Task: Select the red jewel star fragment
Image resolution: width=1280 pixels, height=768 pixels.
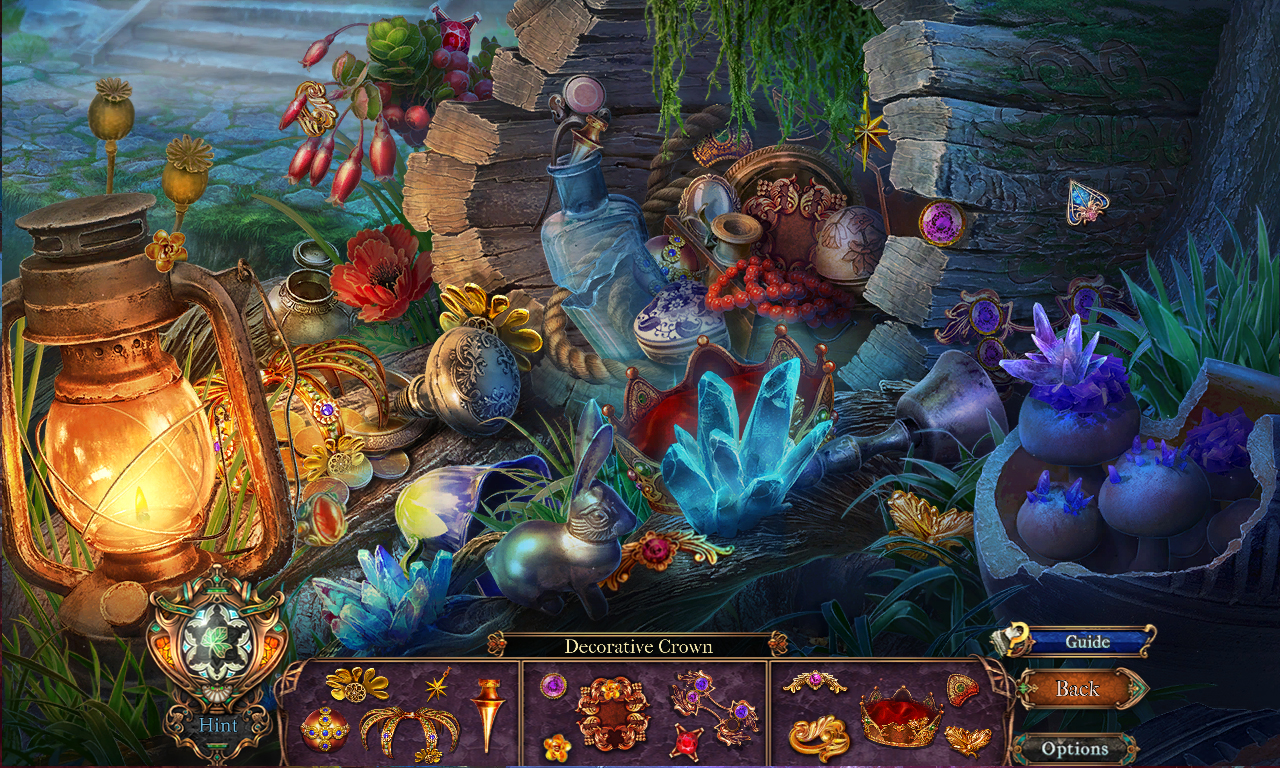Action: (x=687, y=741)
